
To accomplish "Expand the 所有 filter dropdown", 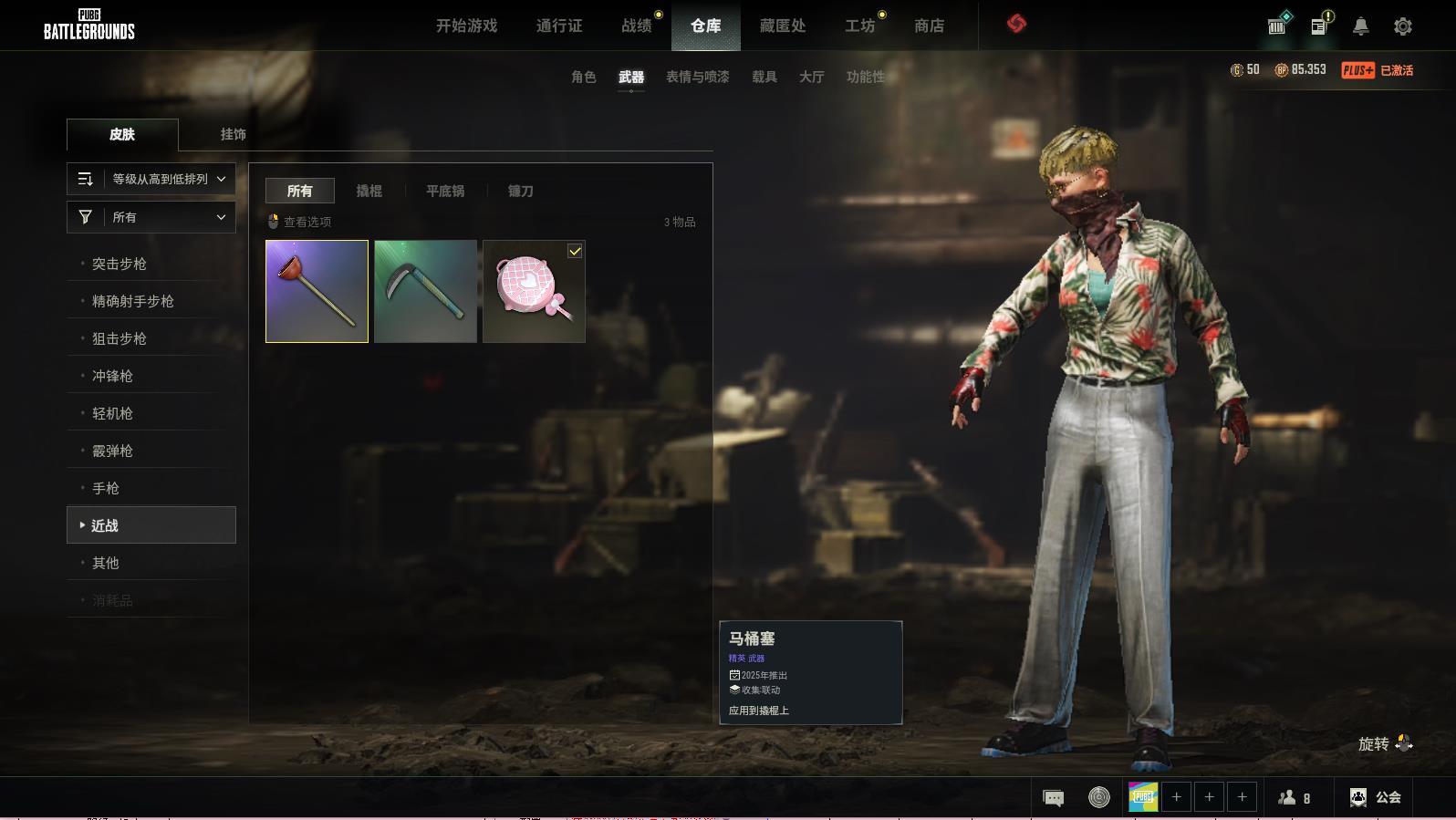I will pyautogui.click(x=151, y=217).
